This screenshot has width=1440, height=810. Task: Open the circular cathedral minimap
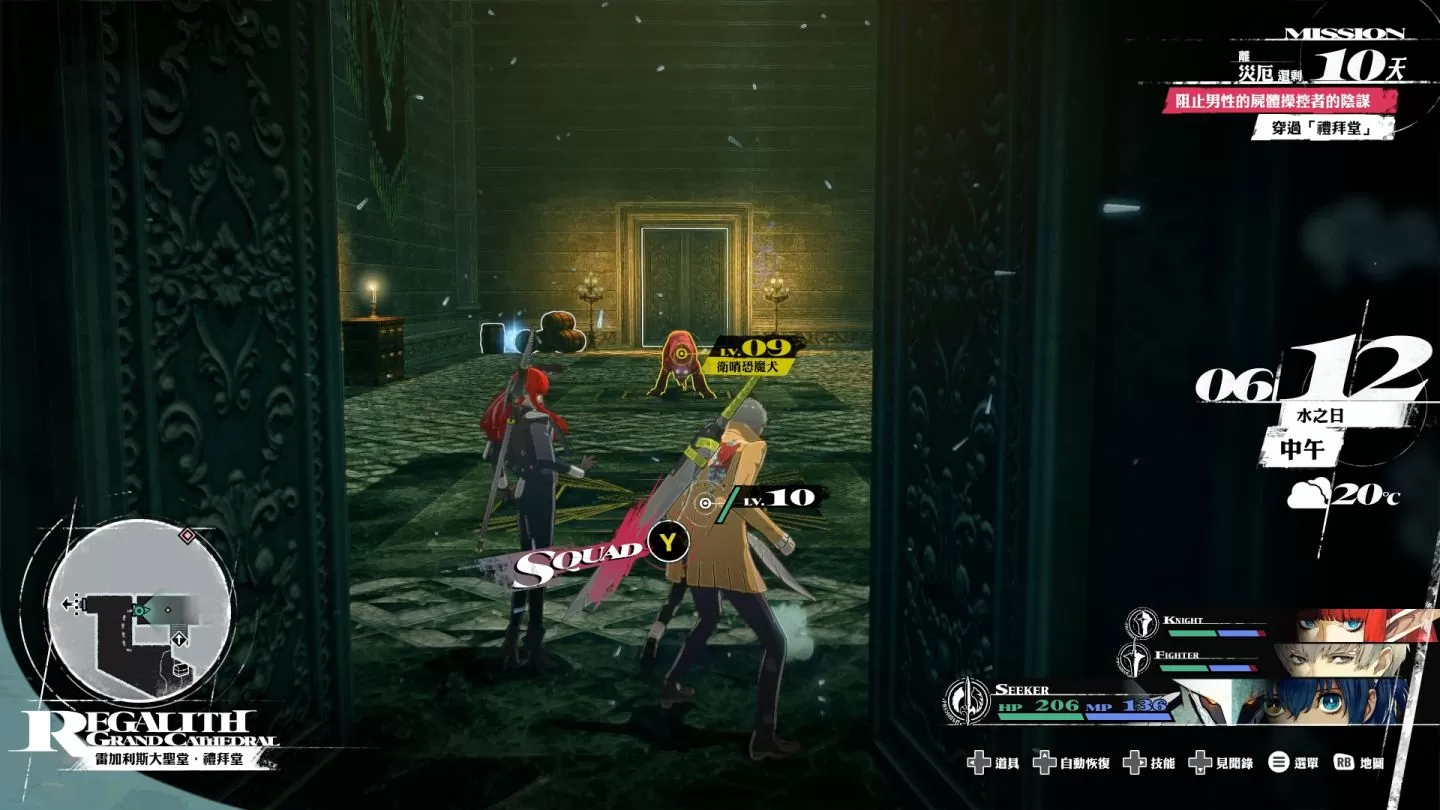click(140, 610)
